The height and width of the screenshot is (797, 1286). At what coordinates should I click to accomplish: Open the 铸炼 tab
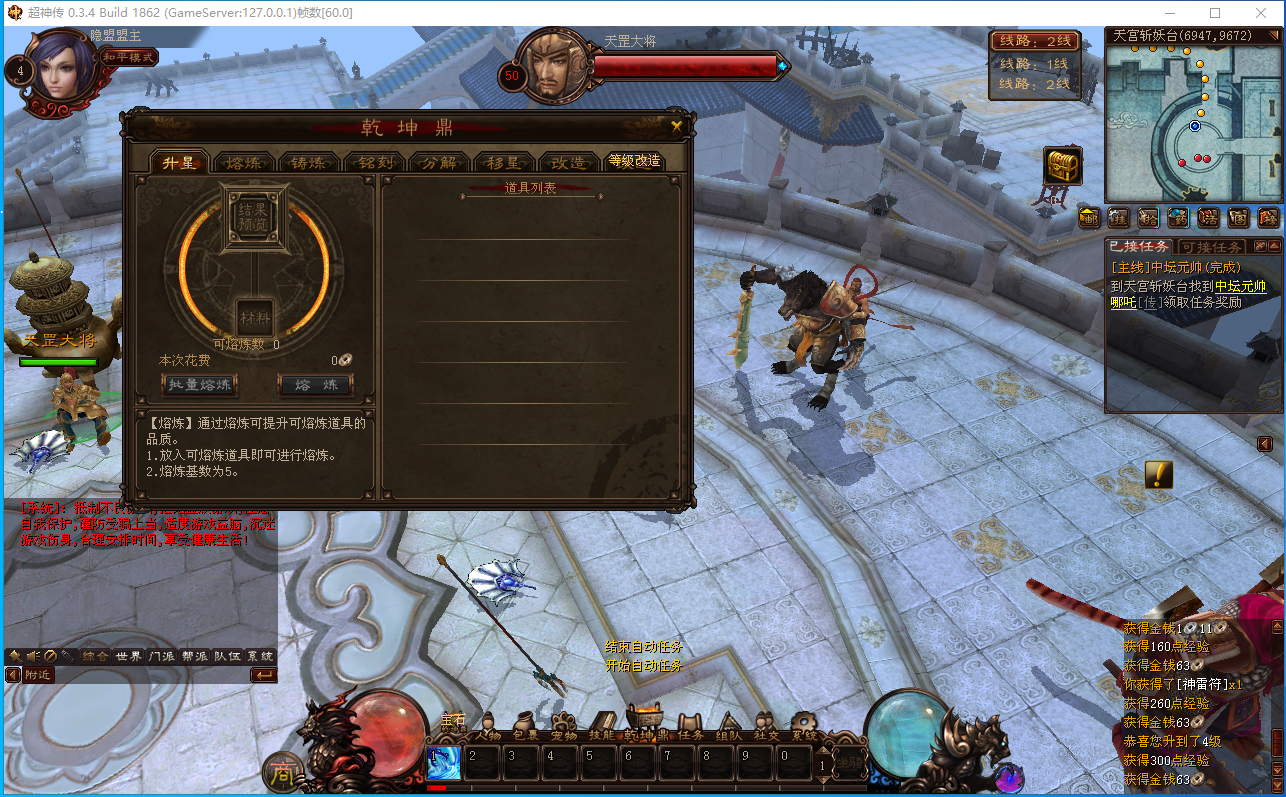[x=309, y=162]
